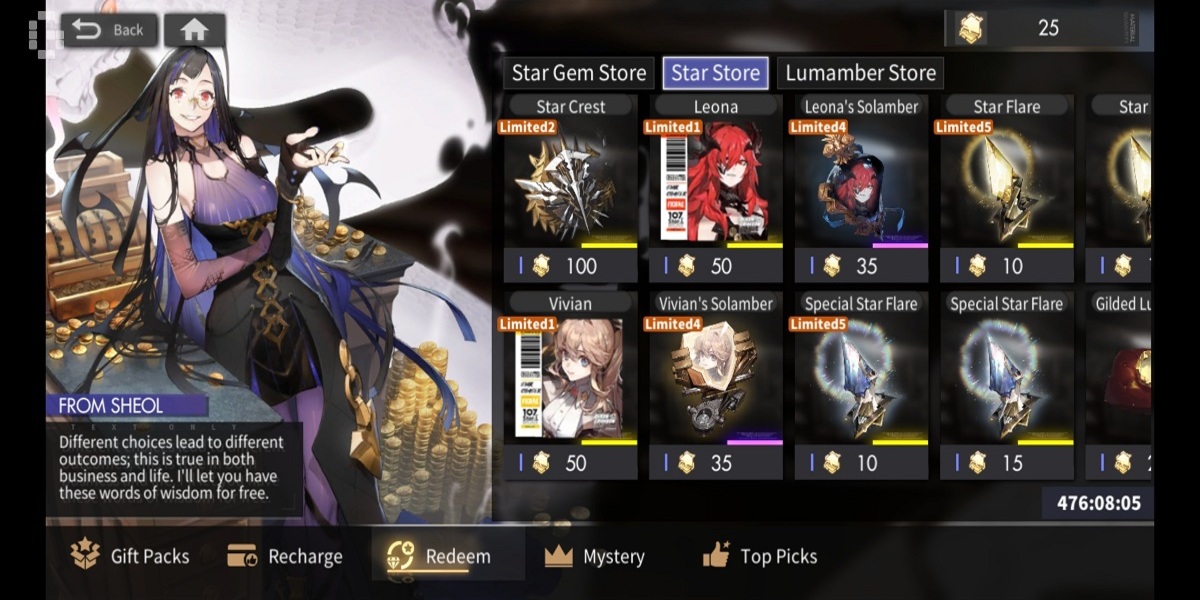This screenshot has height=600, width=1200.
Task: Go to the Recharge section
Action: pyautogui.click(x=285, y=556)
